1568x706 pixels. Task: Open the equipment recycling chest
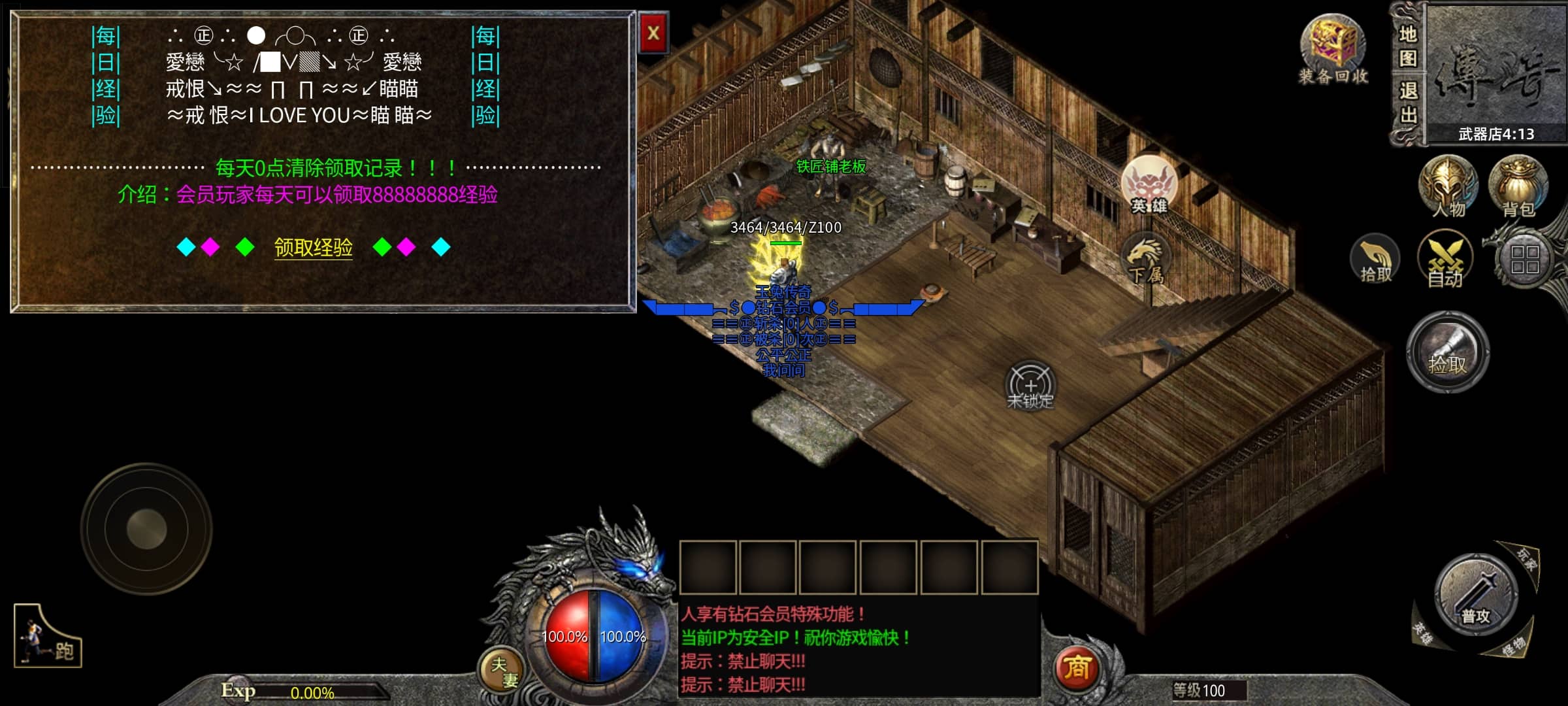(1333, 50)
